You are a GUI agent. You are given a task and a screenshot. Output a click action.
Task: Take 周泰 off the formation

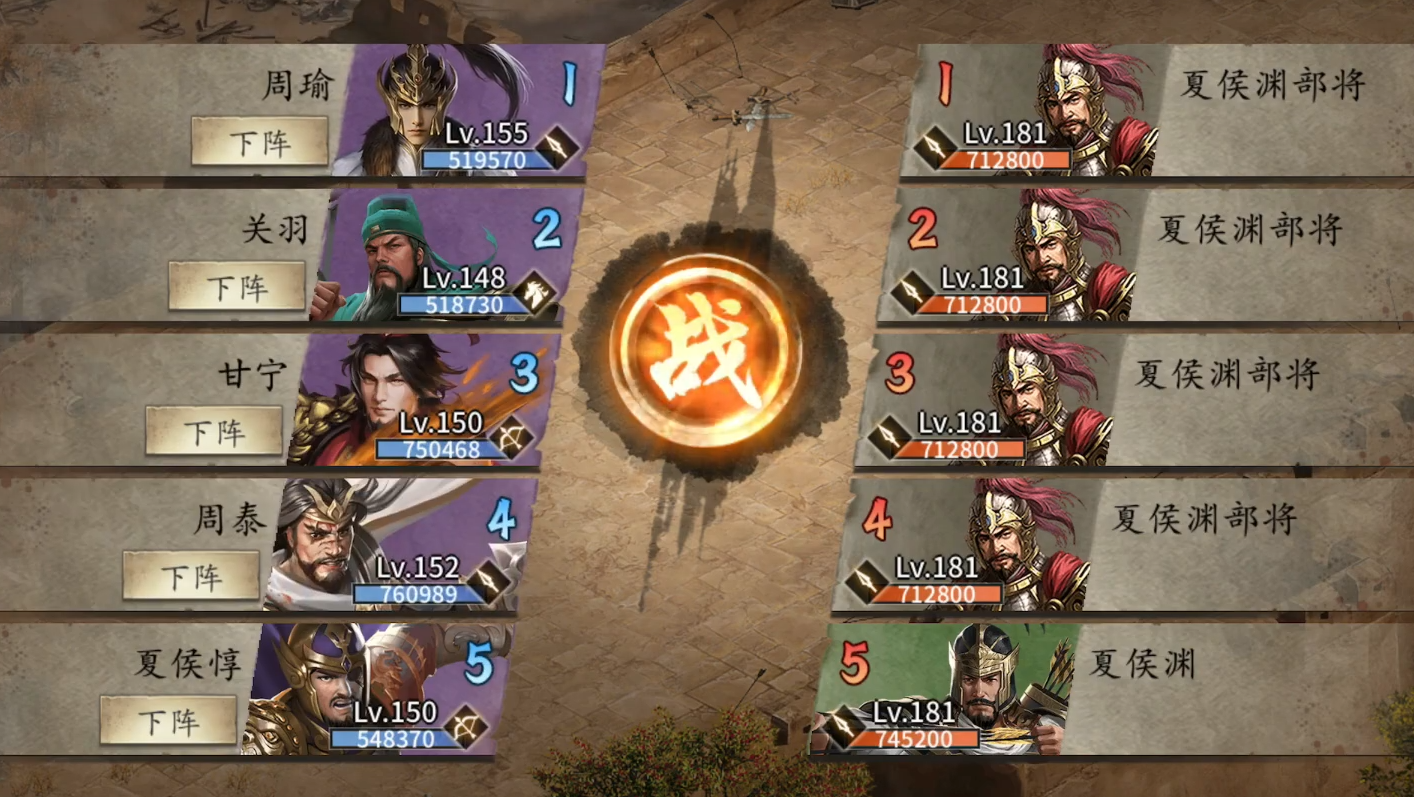[x=191, y=576]
